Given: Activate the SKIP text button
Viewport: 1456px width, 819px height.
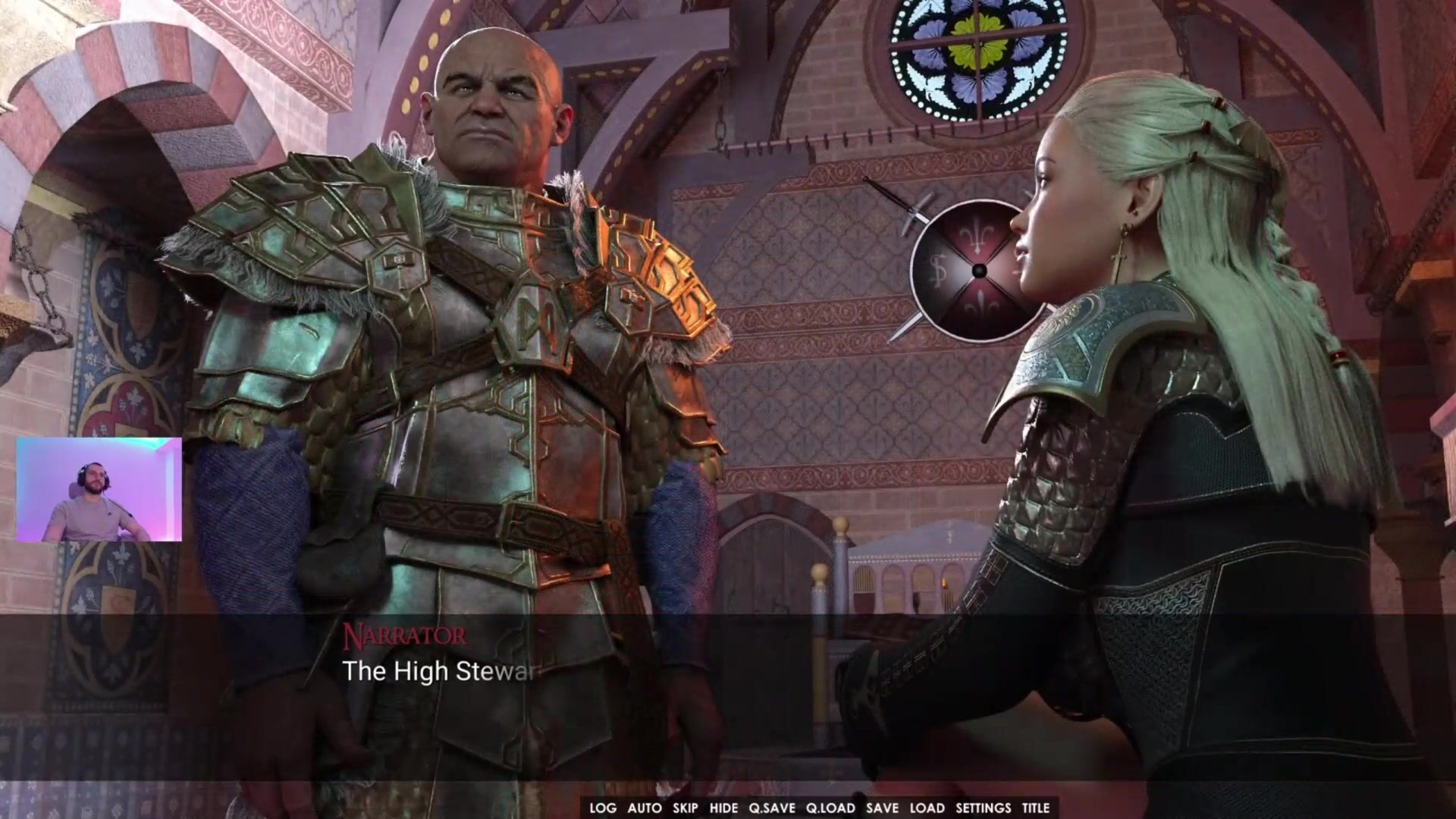Looking at the screenshot, I should pyautogui.click(x=686, y=808).
